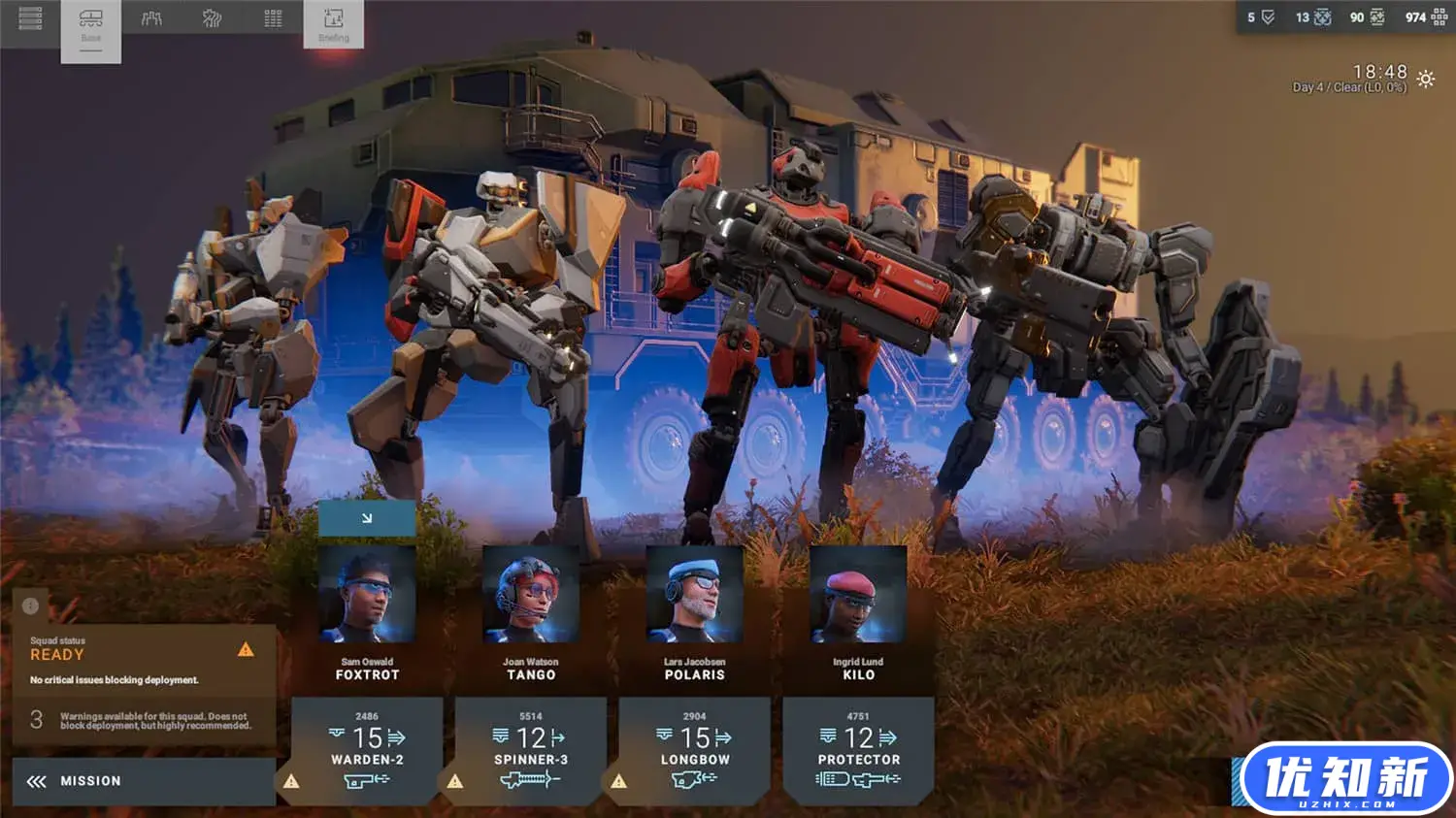Viewport: 1456px width, 818px height.
Task: Open the Longbow mech card
Action: click(695, 751)
